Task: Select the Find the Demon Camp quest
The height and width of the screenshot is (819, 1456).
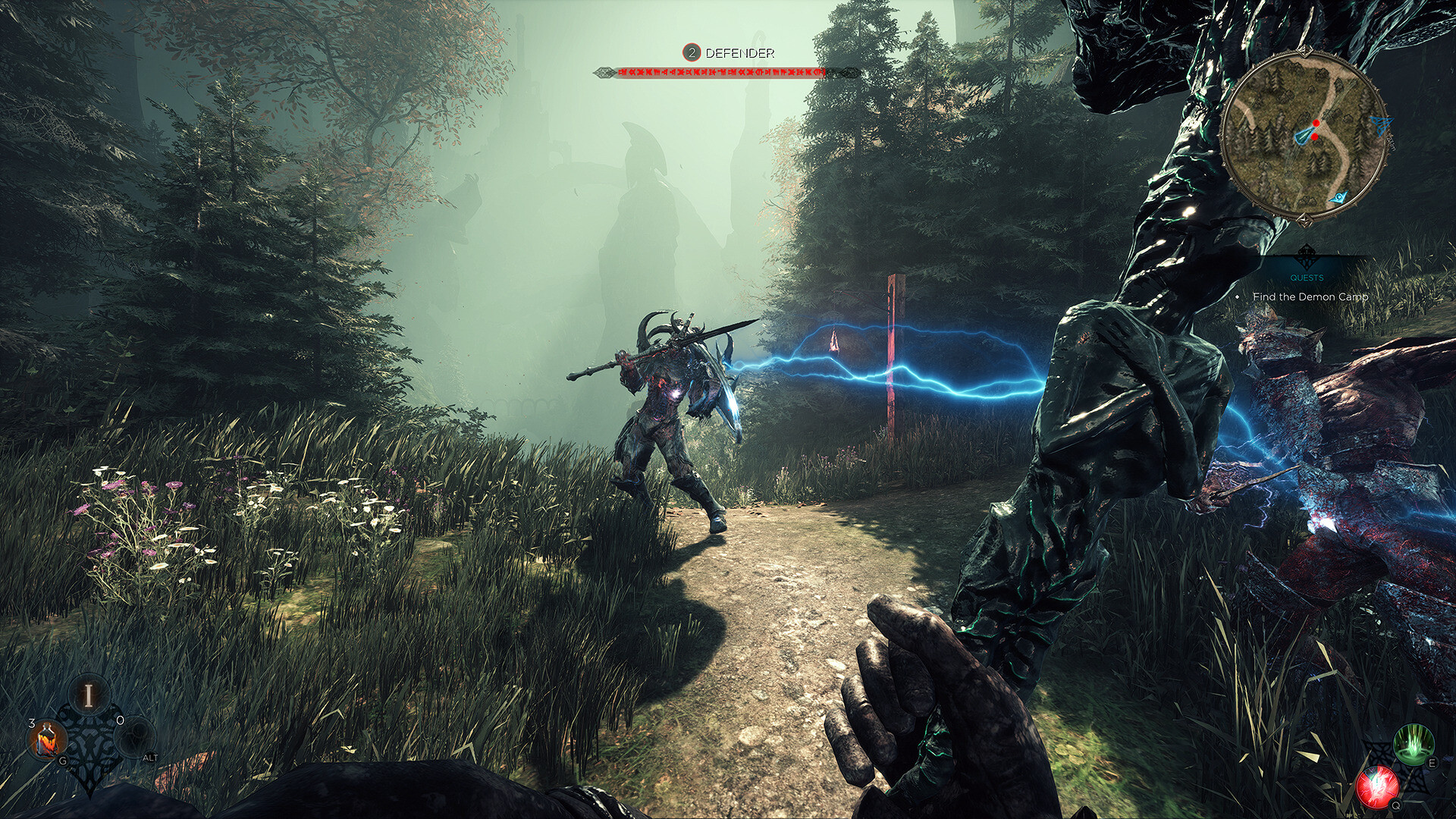Action: click(1310, 297)
